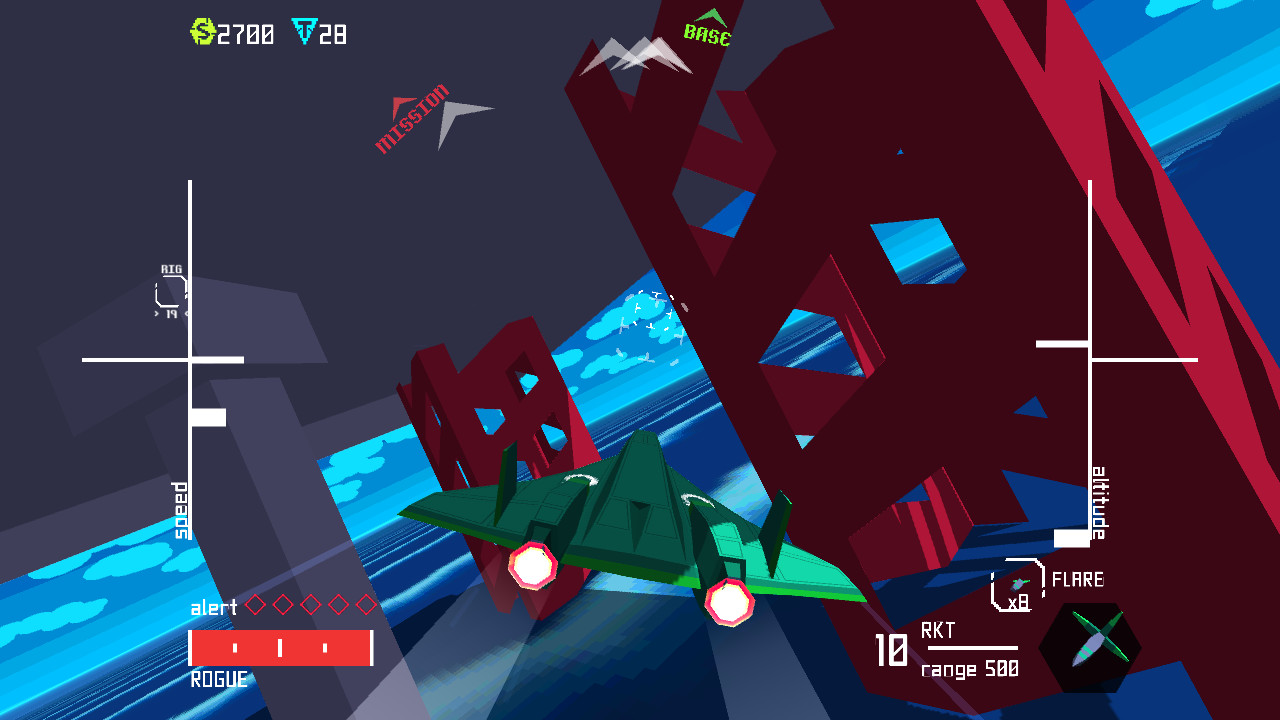Expand the left arrow beside 19
Screen dimensions: 1280x720
[156, 314]
